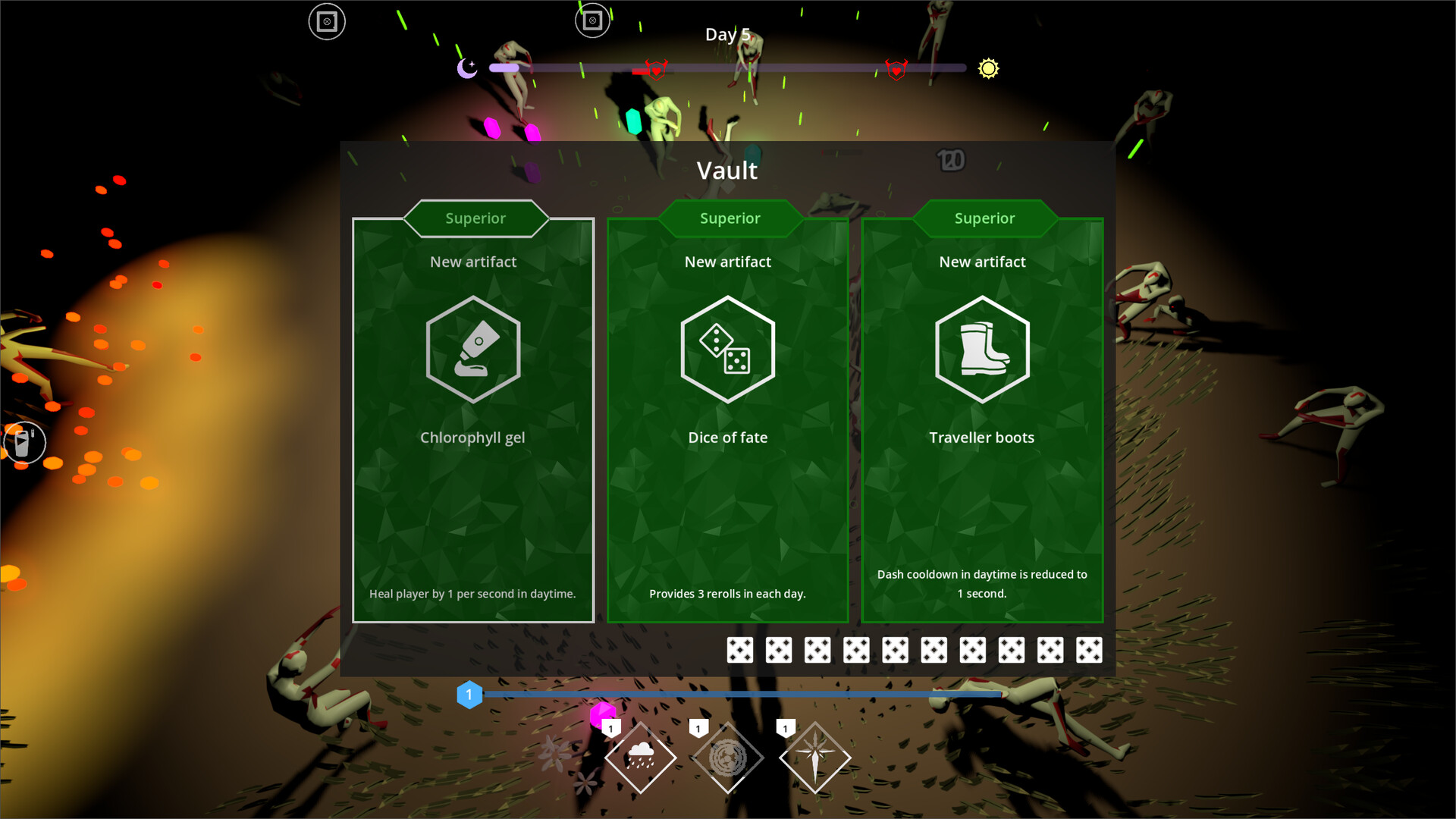This screenshot has height=819, width=1456.
Task: Click the red demon marker on the day bar
Action: click(657, 69)
